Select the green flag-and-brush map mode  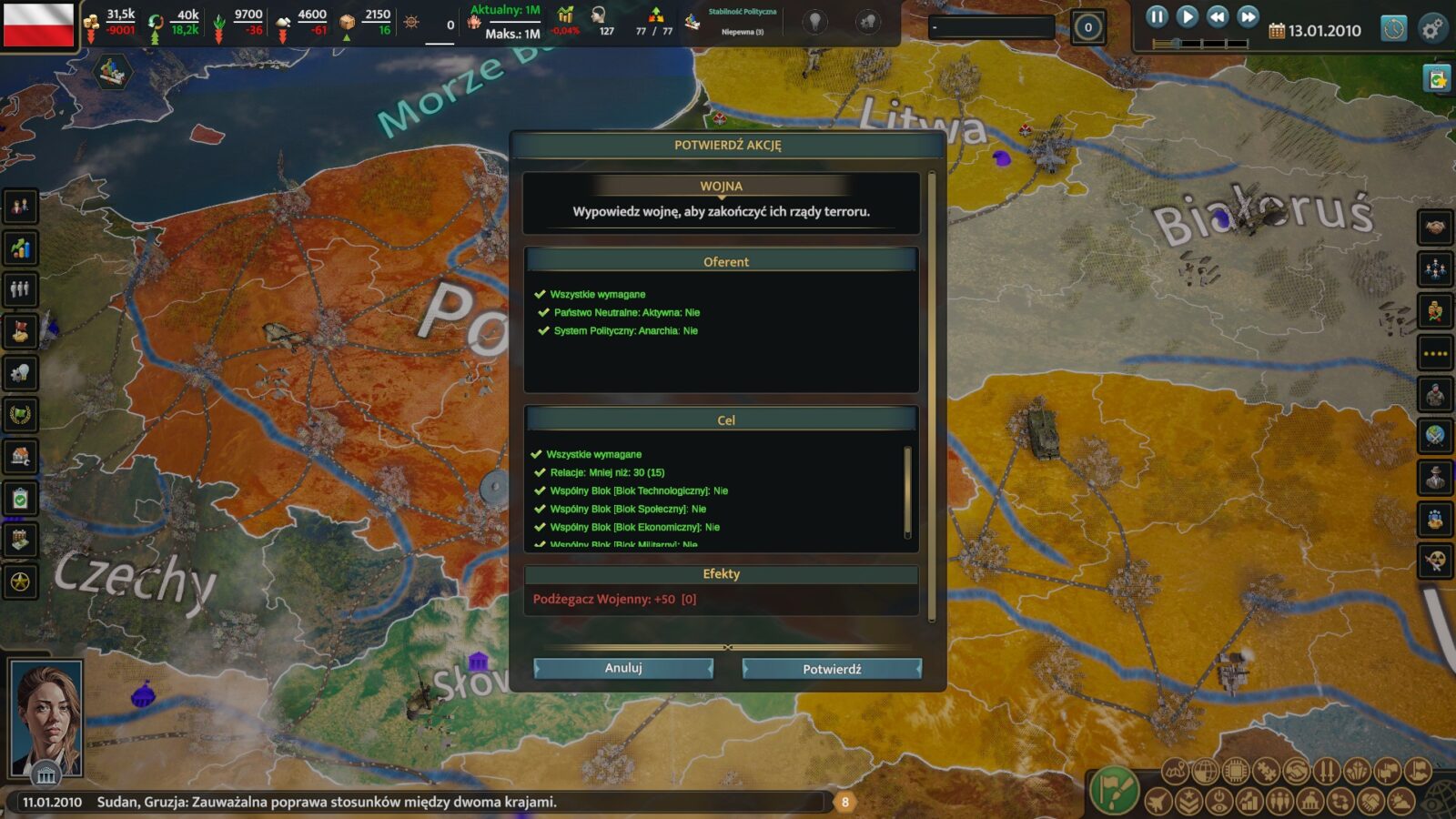pyautogui.click(x=1114, y=788)
